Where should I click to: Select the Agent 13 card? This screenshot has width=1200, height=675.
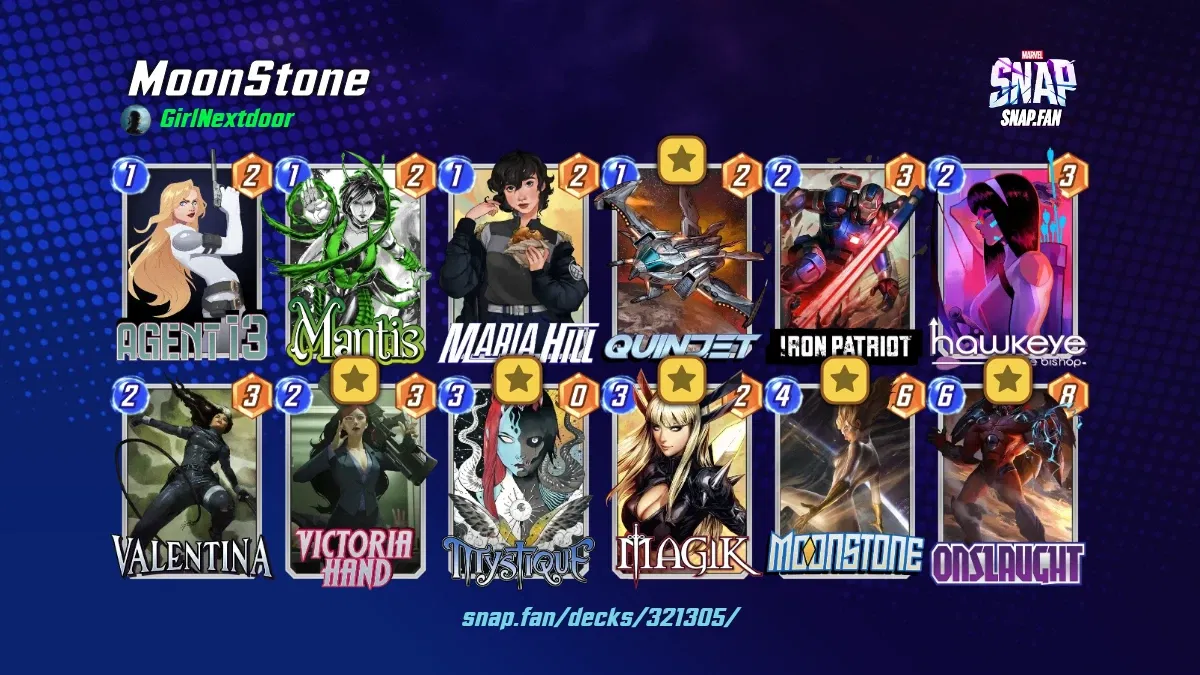(192, 258)
